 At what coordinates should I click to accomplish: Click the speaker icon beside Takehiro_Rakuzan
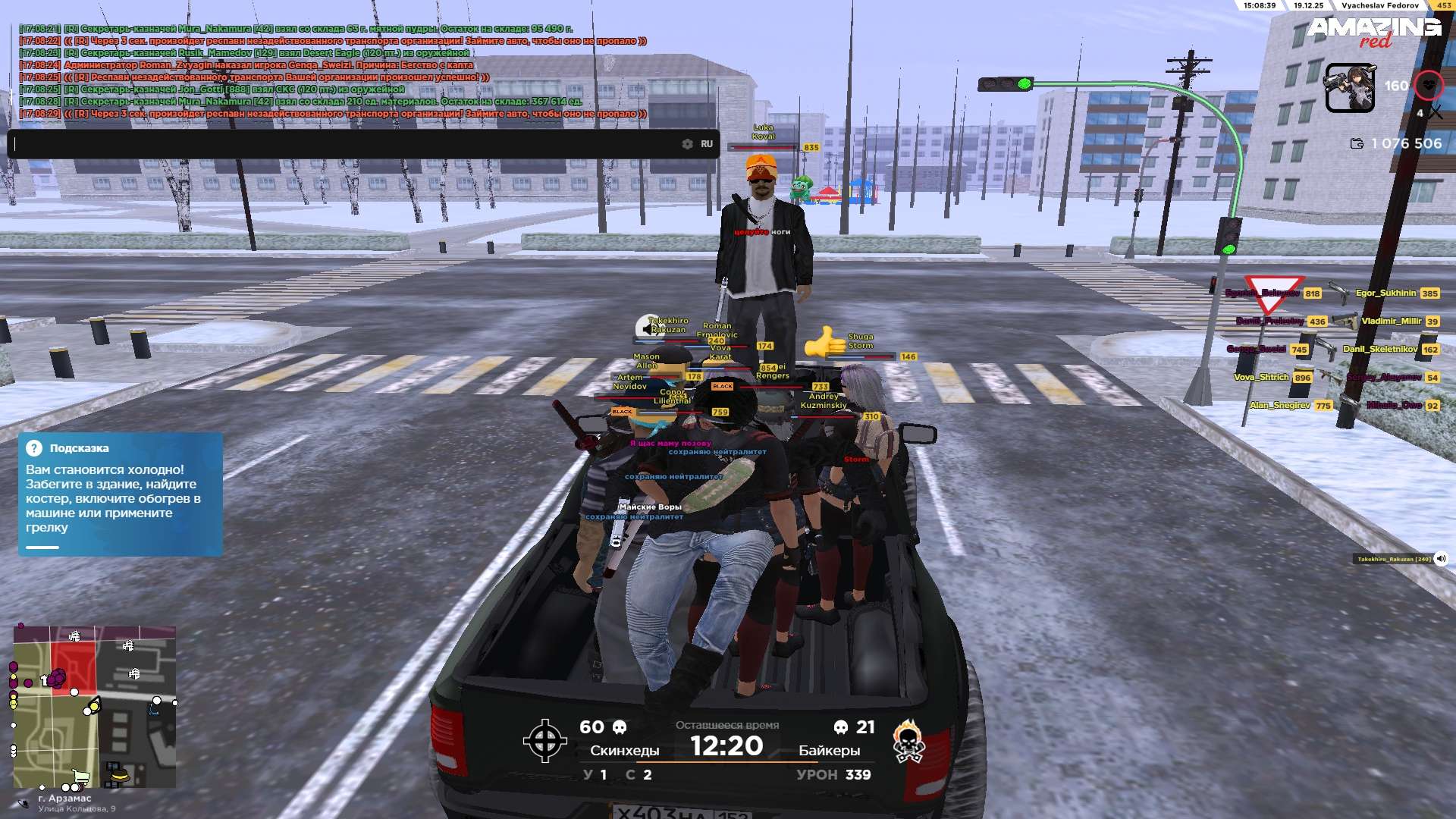coord(1441,559)
